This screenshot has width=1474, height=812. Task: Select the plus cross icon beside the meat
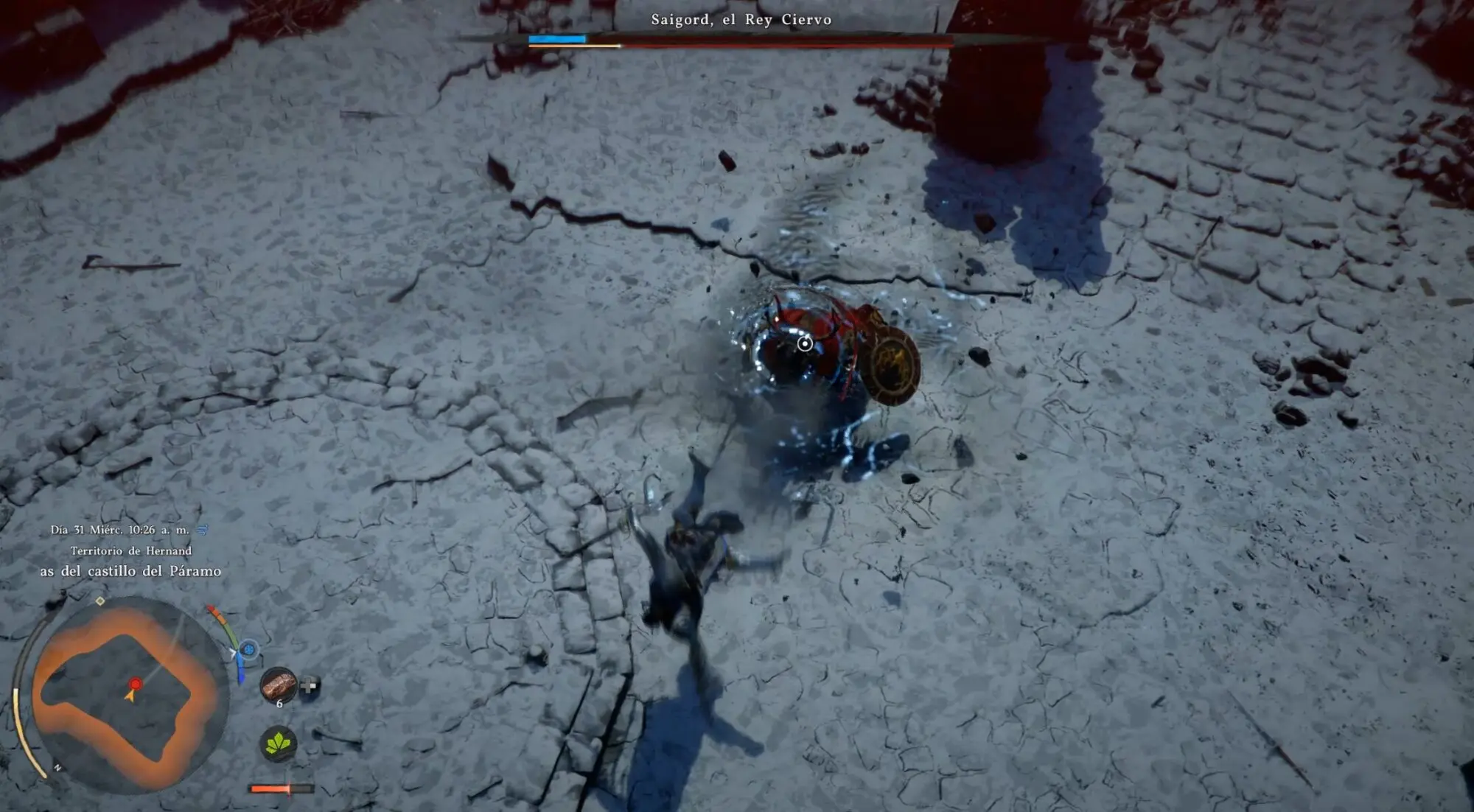pyautogui.click(x=309, y=686)
